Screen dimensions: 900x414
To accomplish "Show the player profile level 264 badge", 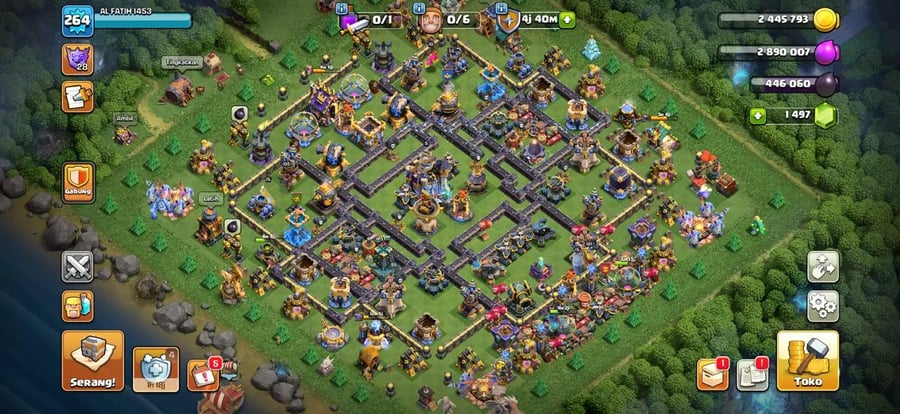I will 77,21.
